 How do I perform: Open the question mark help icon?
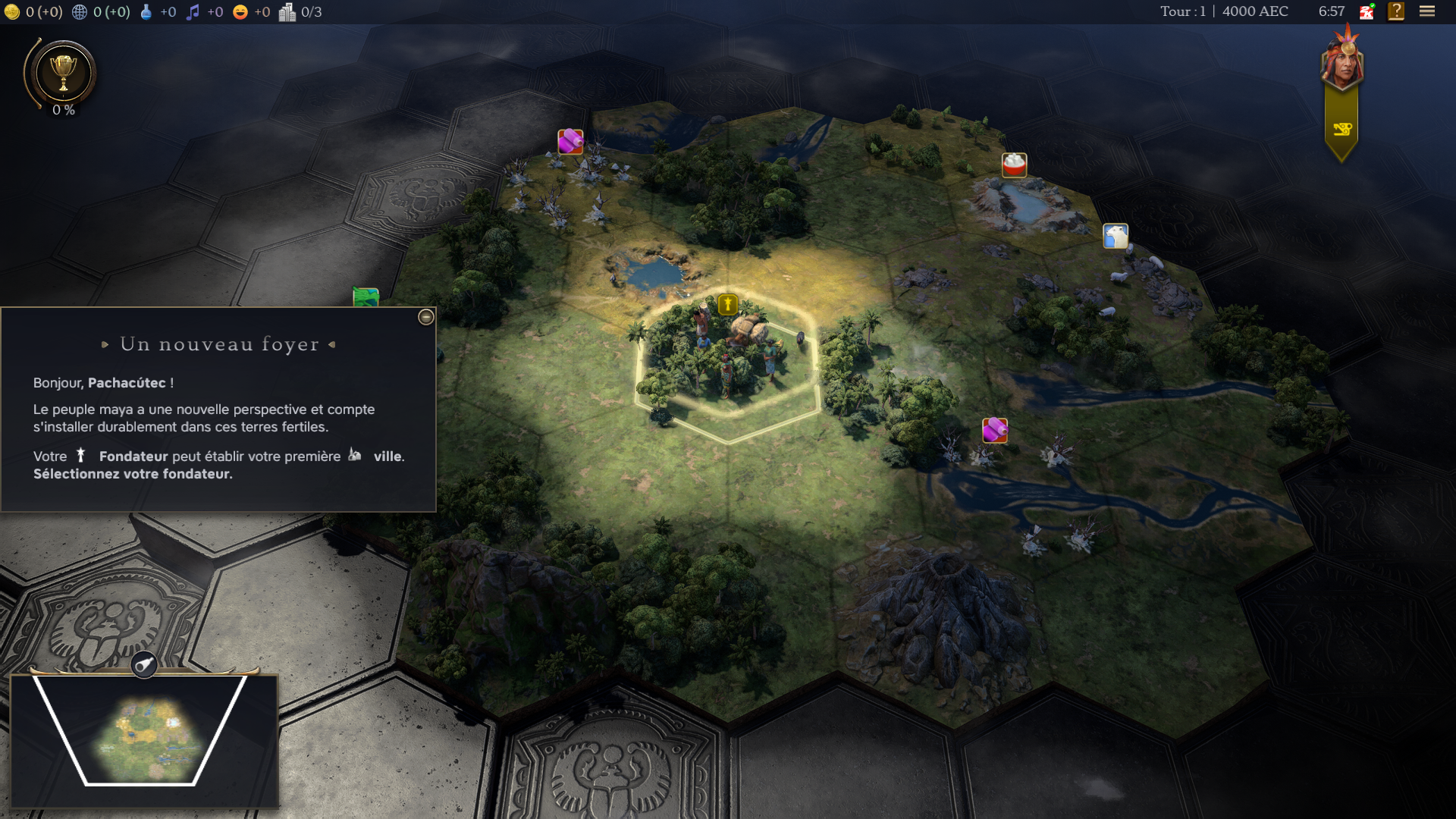(x=1396, y=11)
